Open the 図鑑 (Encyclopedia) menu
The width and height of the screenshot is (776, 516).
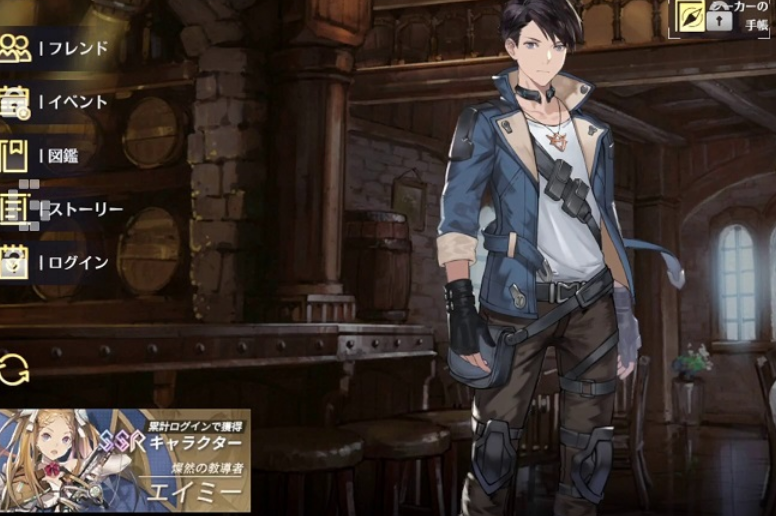pyautogui.click(x=50, y=155)
